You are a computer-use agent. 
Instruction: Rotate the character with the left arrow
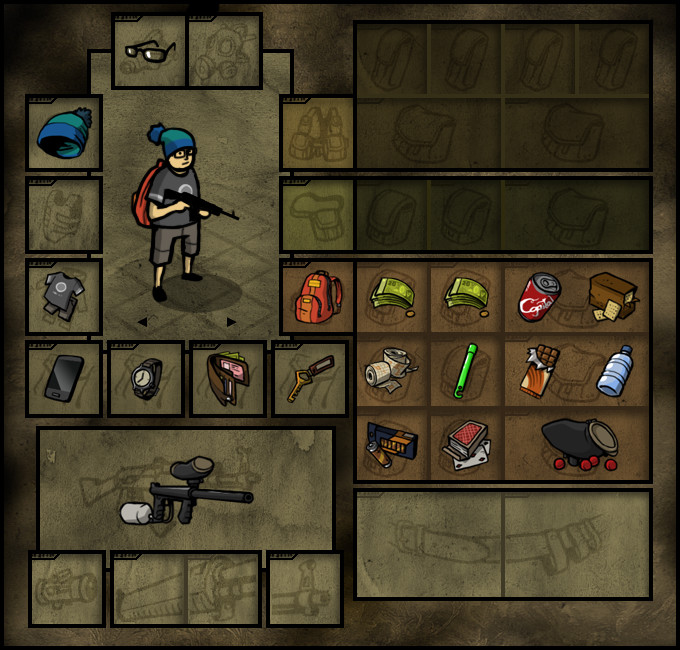(x=142, y=322)
